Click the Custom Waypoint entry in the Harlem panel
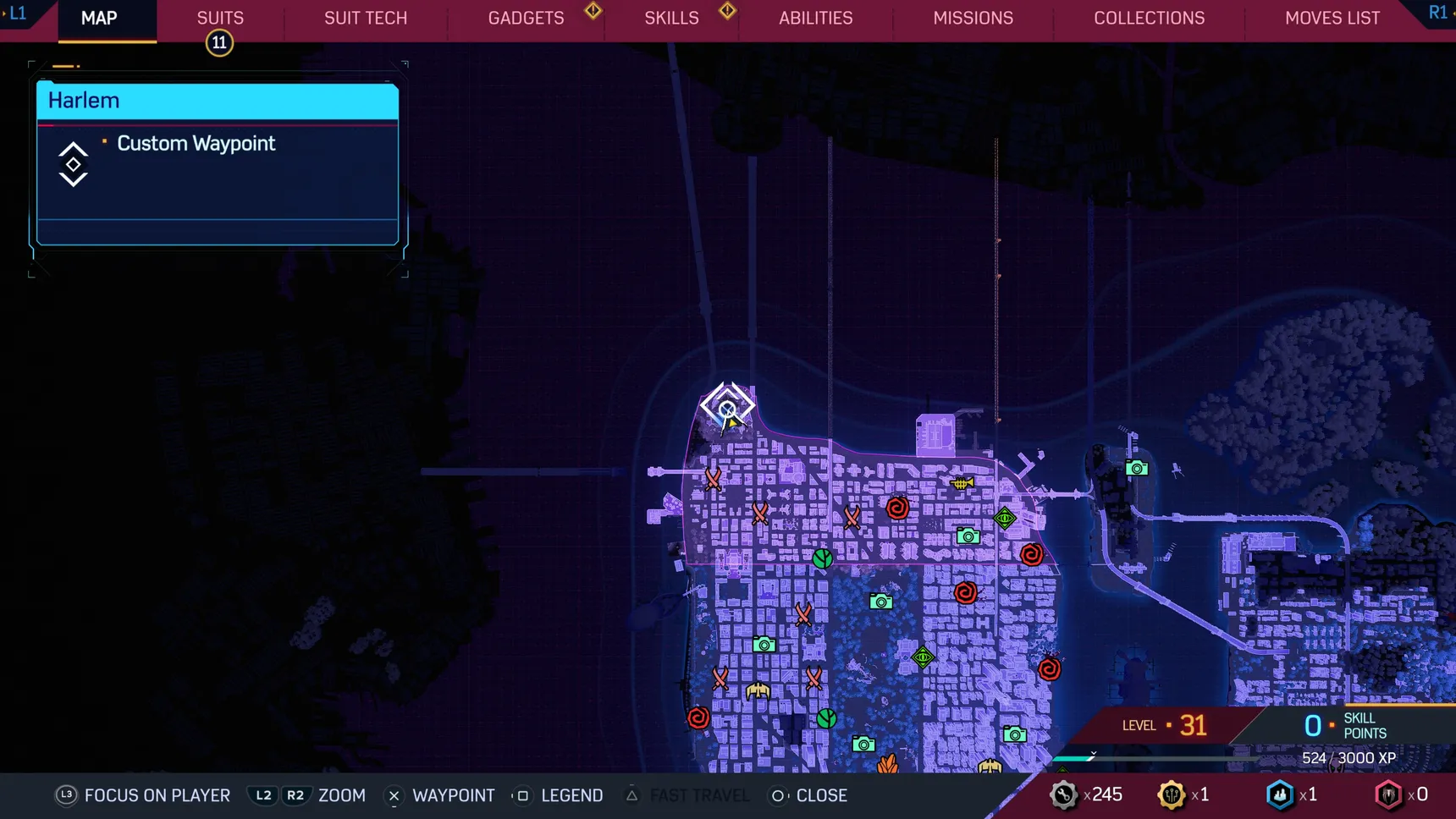 click(196, 144)
